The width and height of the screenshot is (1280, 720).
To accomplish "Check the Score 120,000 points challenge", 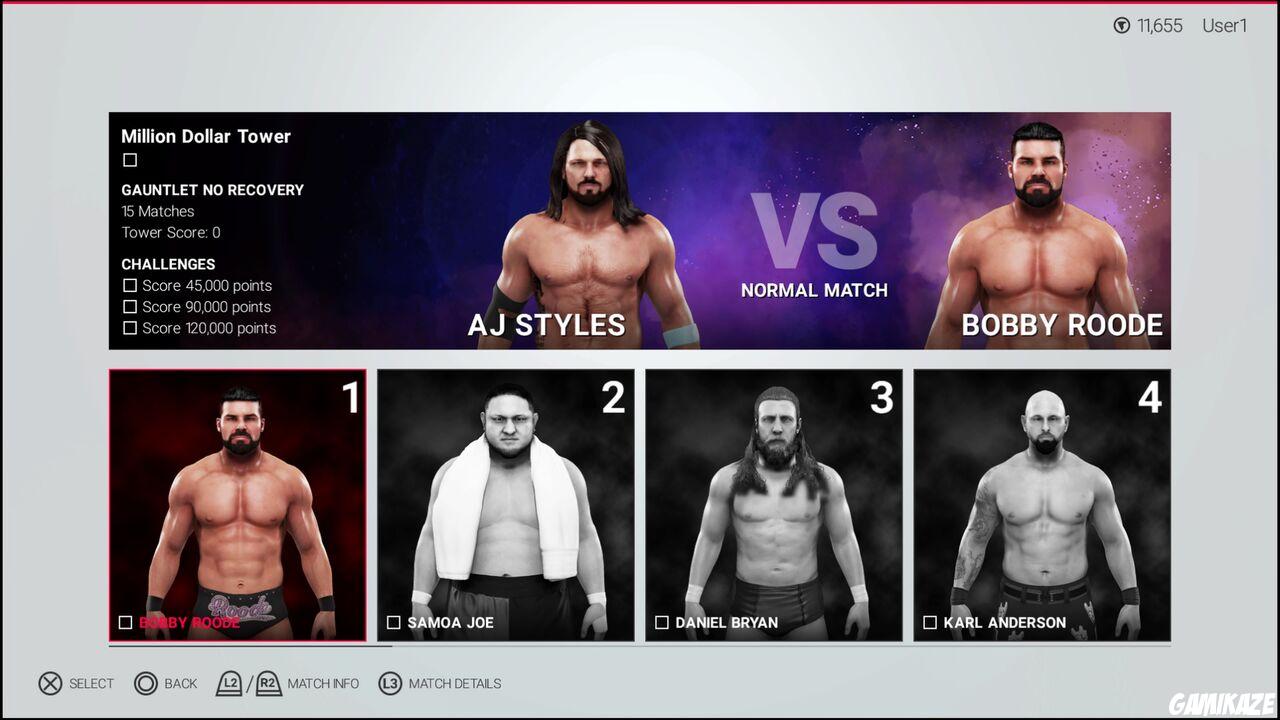I will (x=130, y=328).
